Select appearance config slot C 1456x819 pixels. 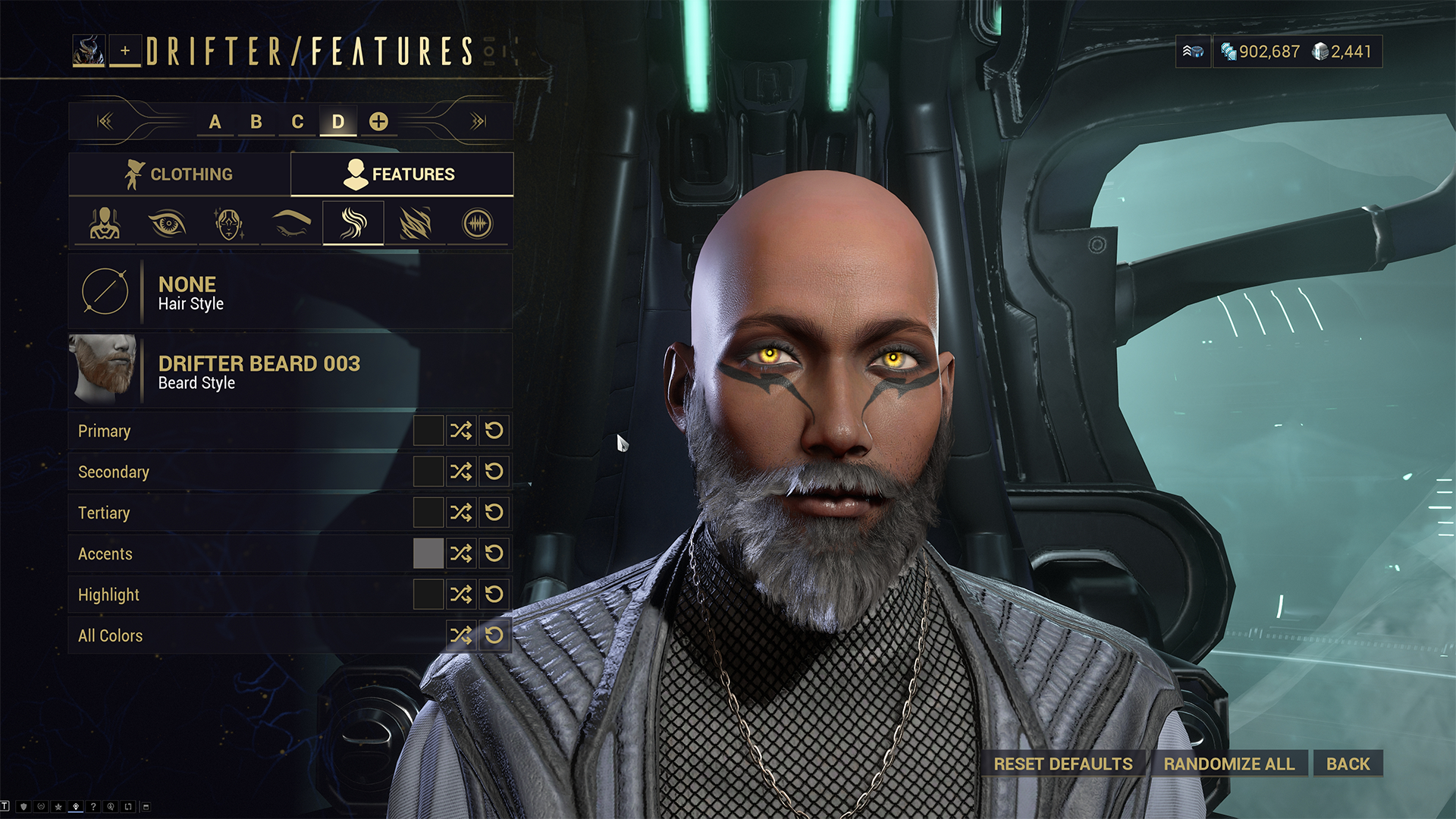[297, 121]
